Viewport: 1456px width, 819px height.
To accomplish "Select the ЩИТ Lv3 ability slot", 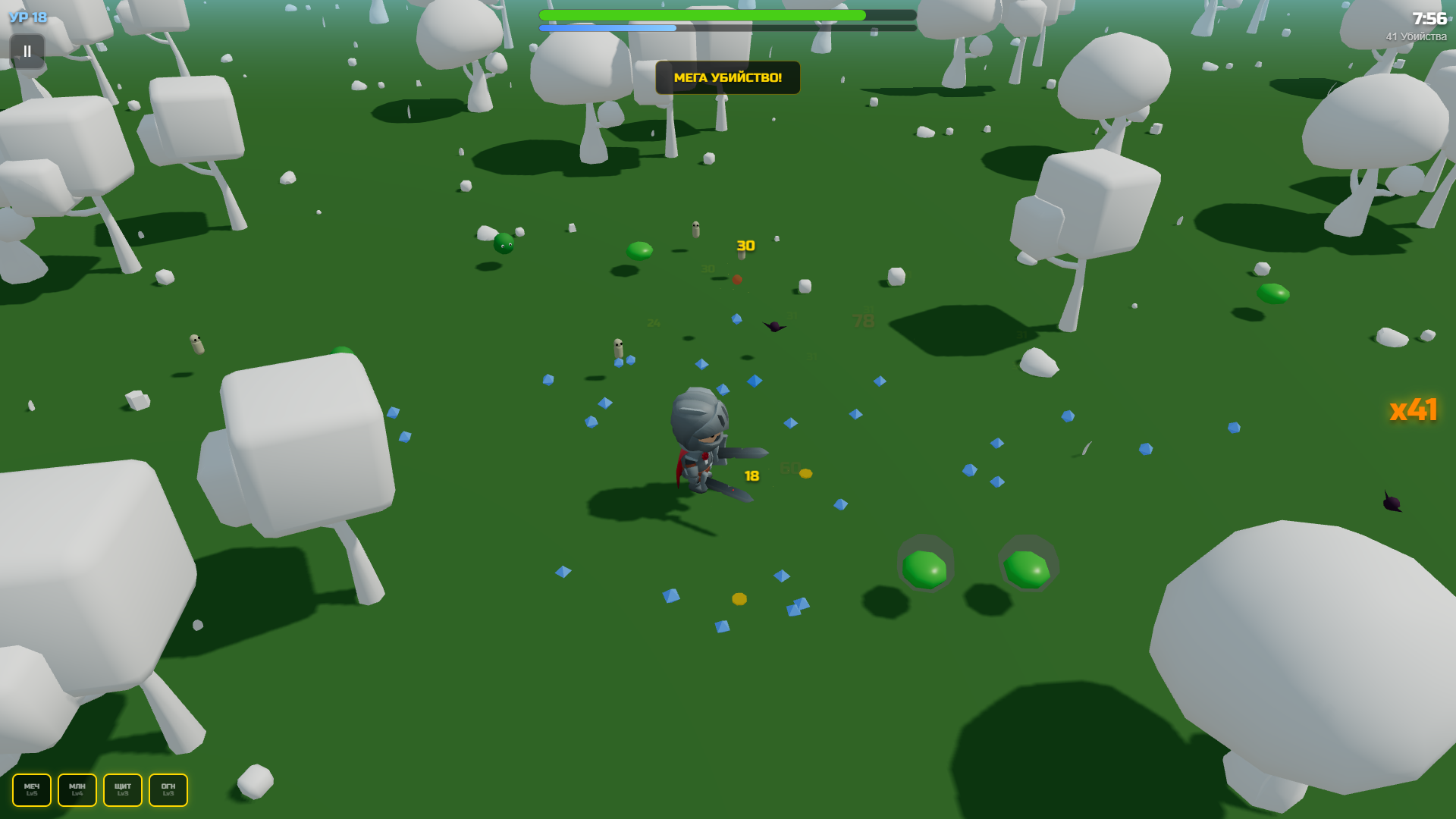I will pyautogui.click(x=122, y=789).
